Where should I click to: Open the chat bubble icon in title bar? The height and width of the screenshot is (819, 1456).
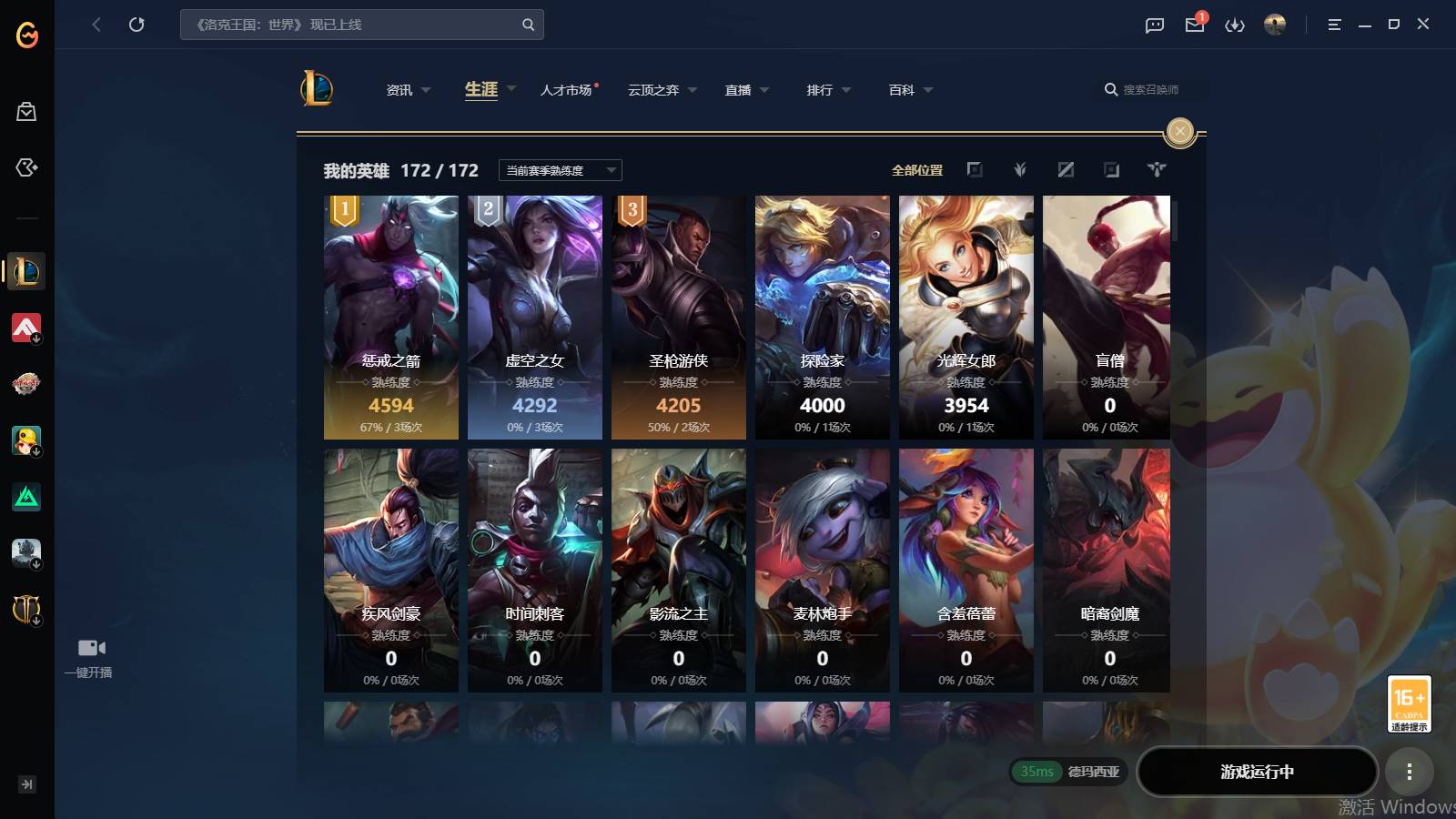[1154, 25]
